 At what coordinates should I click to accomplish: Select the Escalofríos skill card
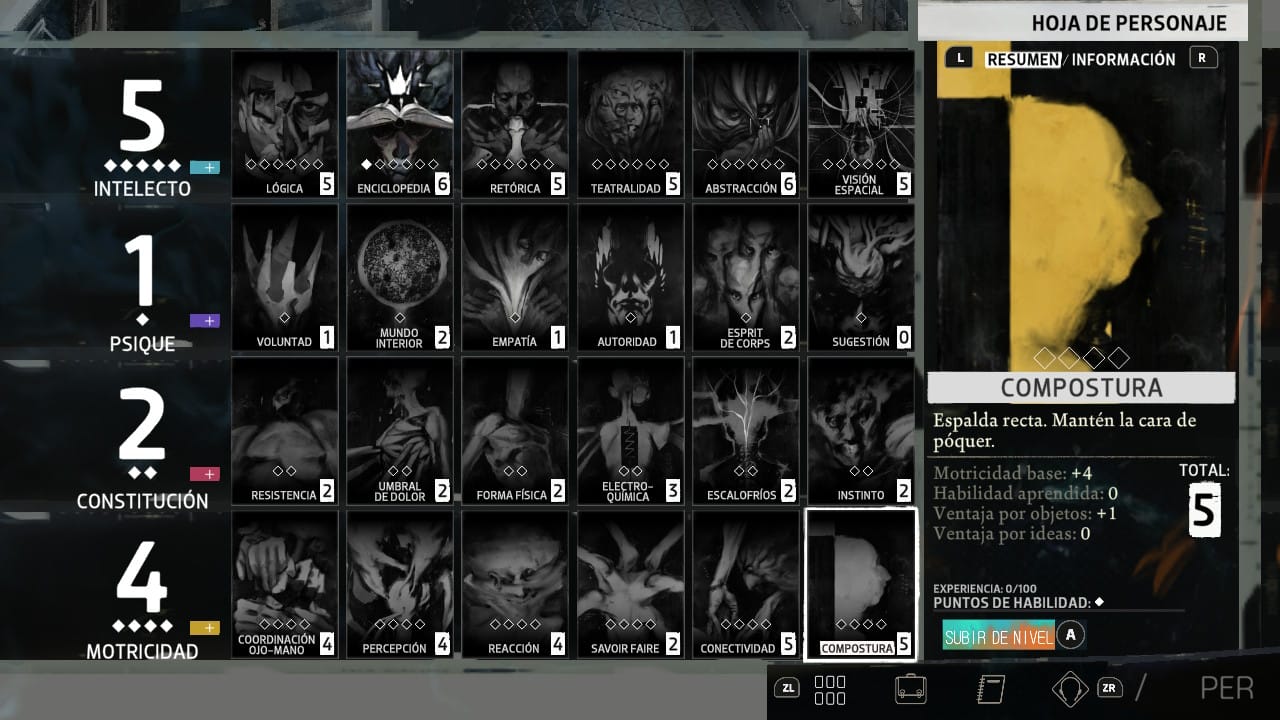click(745, 431)
